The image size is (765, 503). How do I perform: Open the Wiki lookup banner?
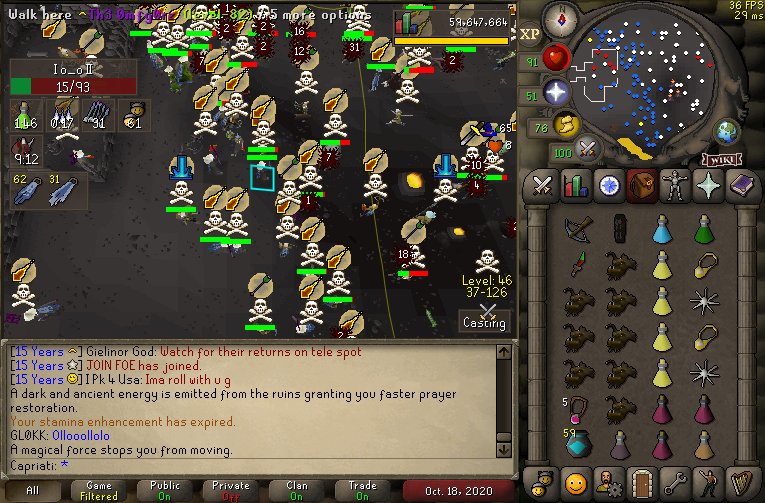721,159
